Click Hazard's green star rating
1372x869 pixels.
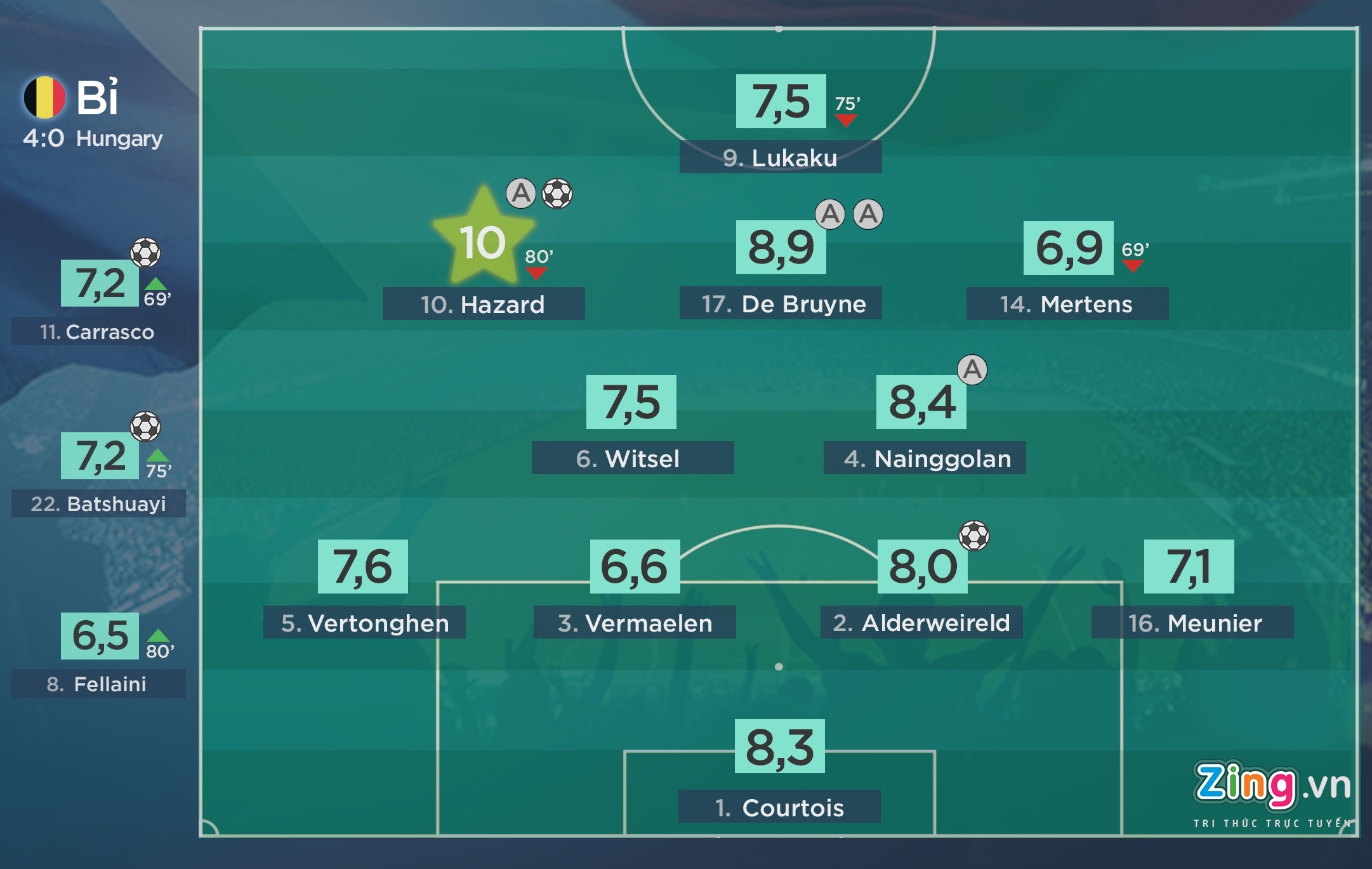click(484, 239)
